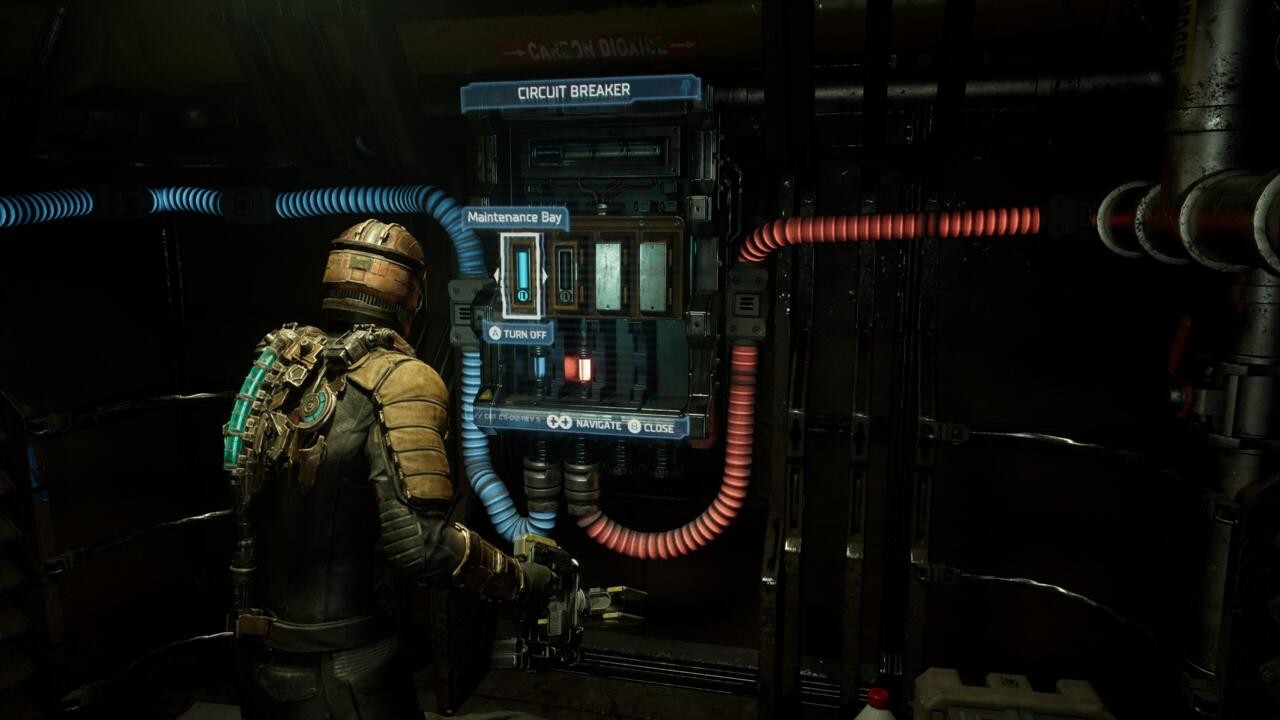Click the B button icon beside Close
The width and height of the screenshot is (1280, 720).
pyautogui.click(x=632, y=426)
